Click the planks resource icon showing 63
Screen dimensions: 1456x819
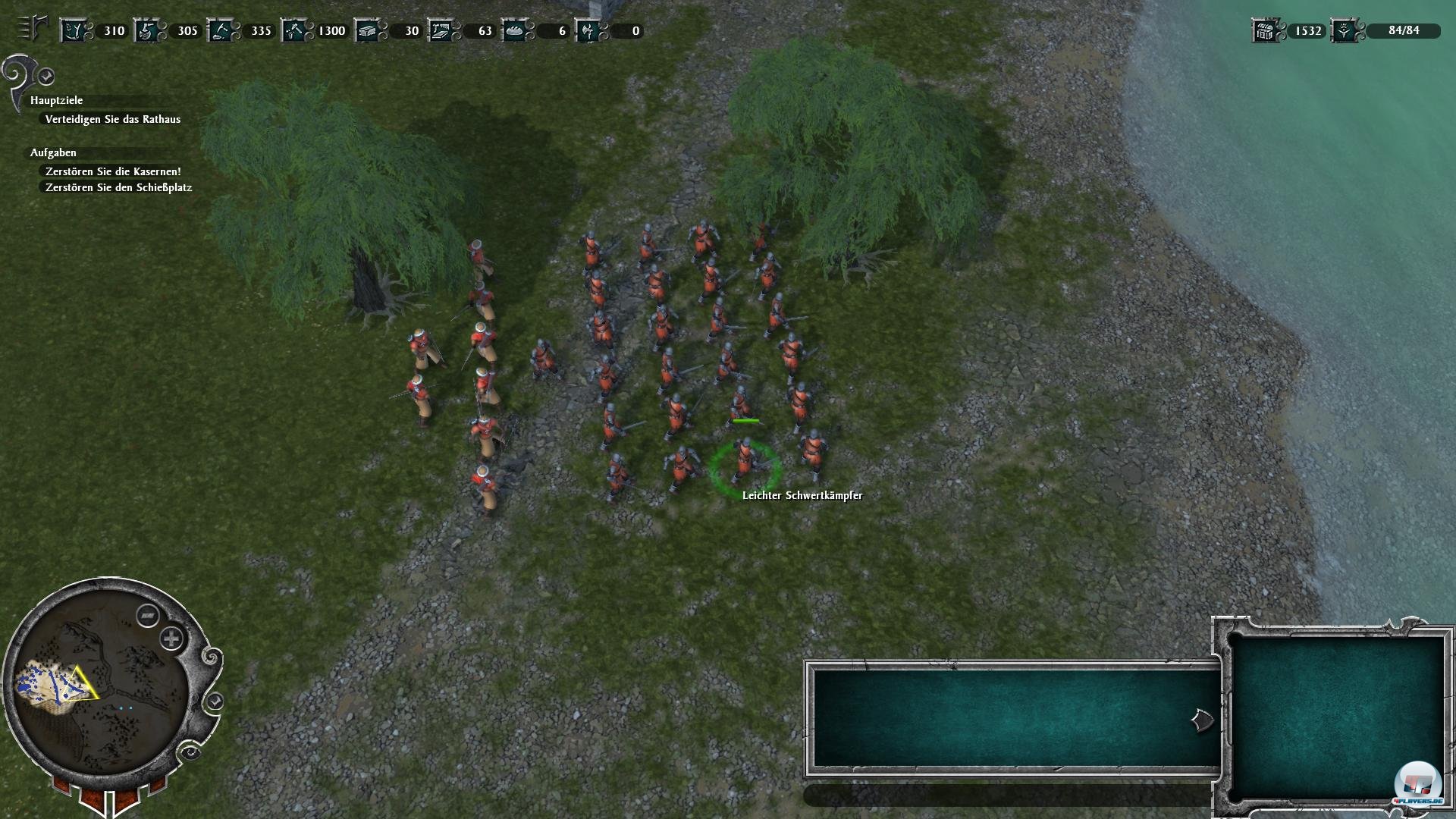tap(442, 30)
